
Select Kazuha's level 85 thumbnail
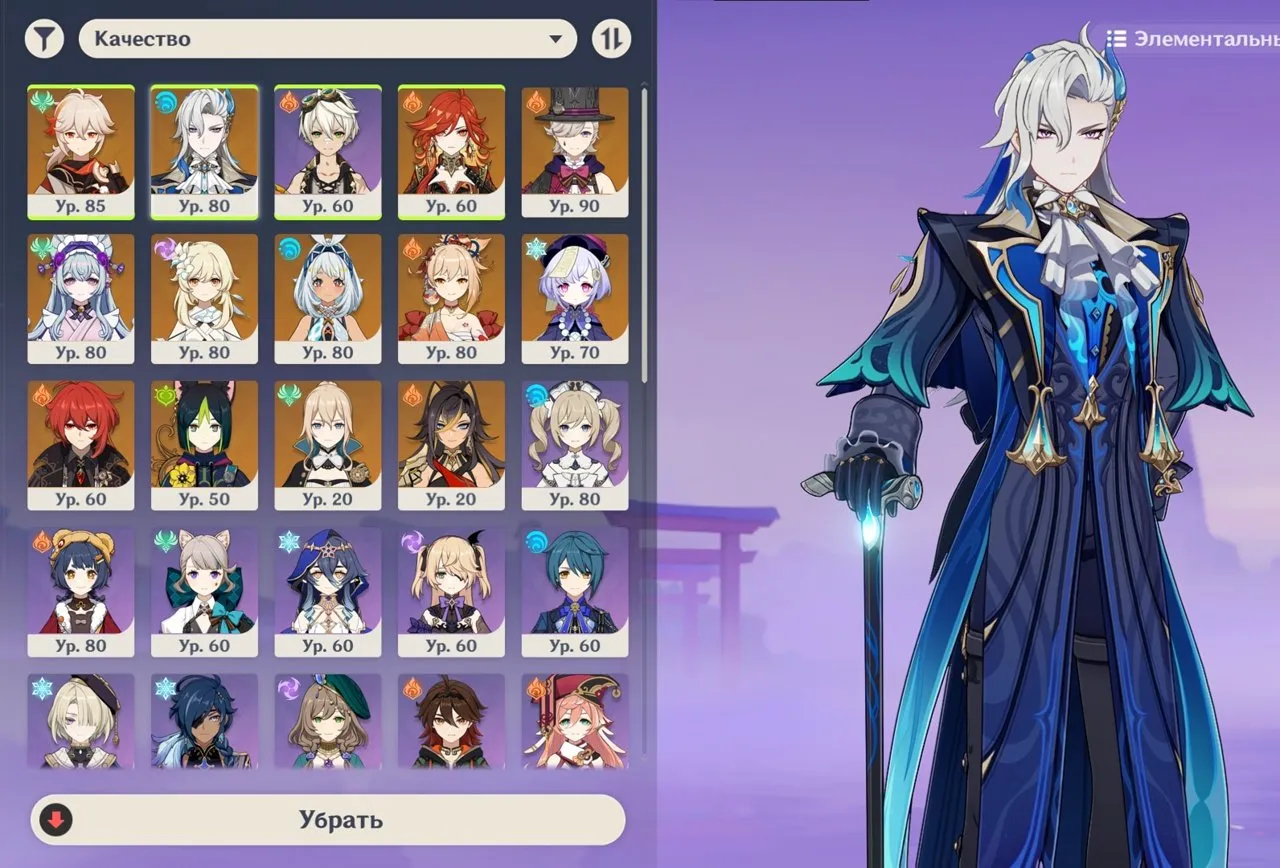click(81, 150)
